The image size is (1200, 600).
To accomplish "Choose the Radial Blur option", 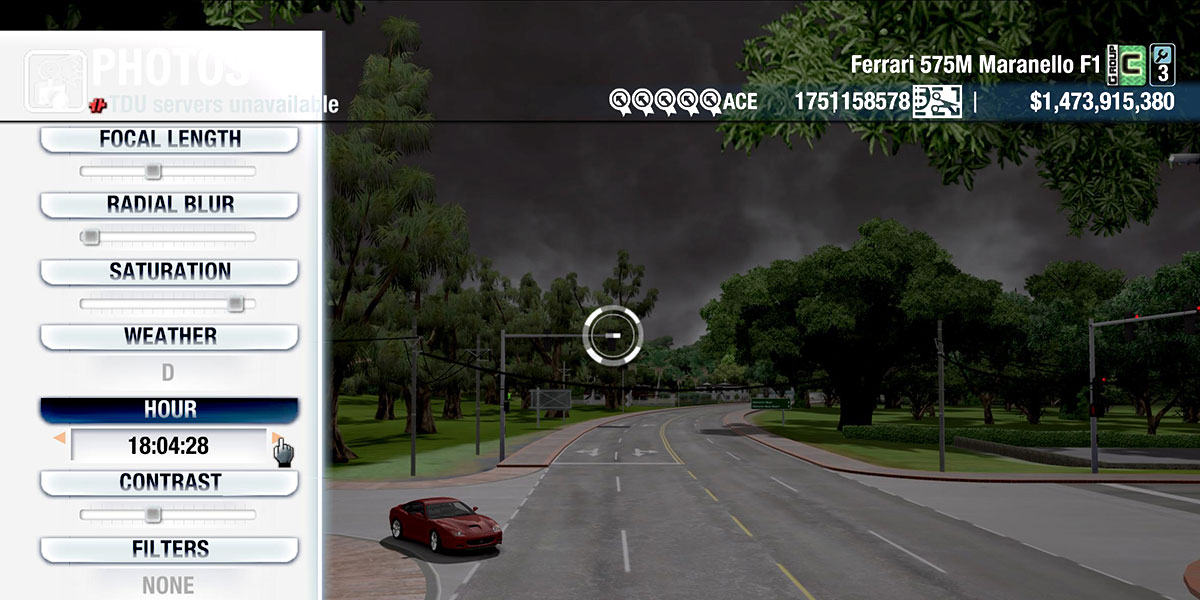I will [169, 205].
